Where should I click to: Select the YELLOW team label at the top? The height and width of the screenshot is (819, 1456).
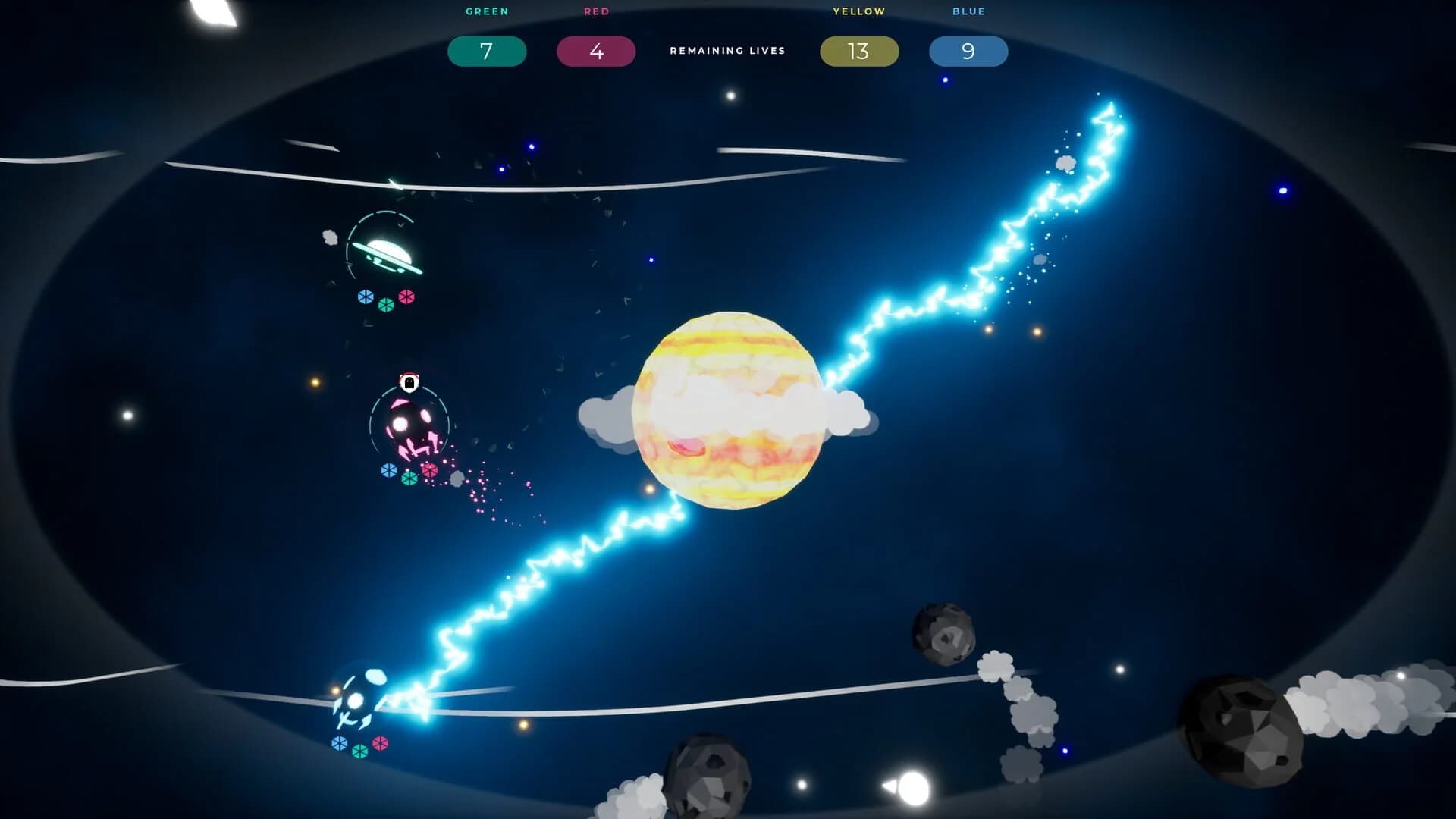pos(859,11)
